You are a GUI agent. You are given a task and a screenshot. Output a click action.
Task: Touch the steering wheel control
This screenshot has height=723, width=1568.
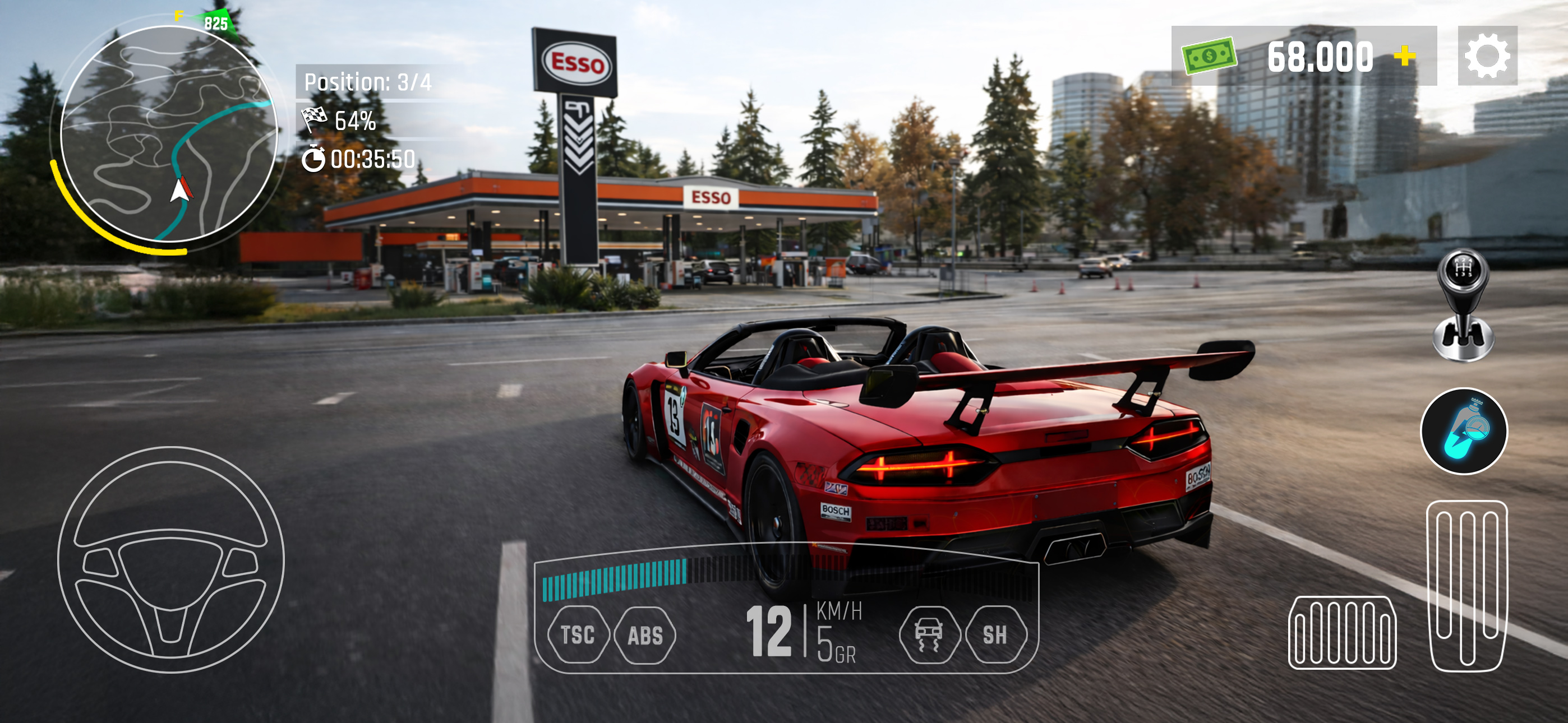click(171, 559)
